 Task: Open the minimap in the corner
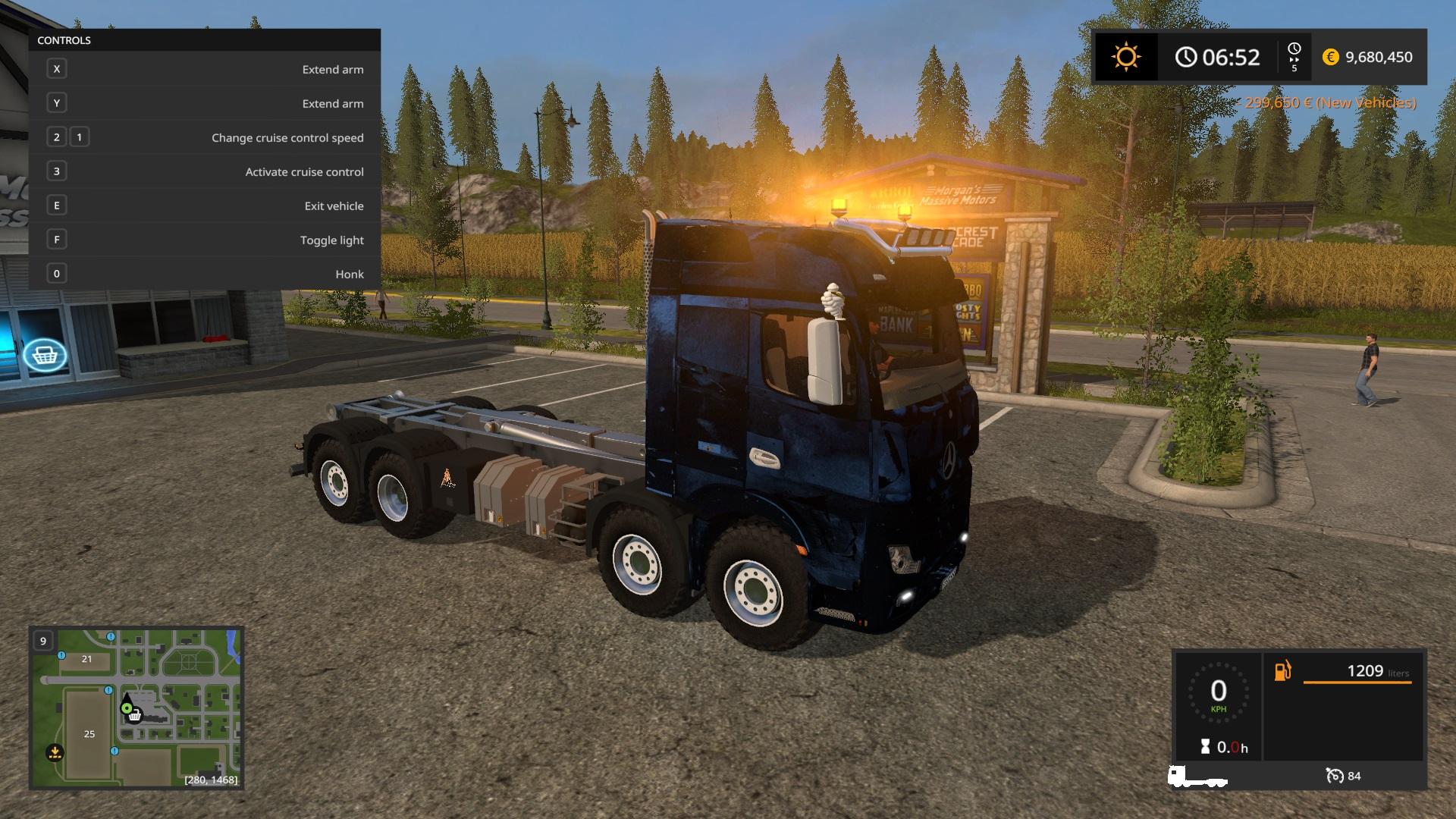136,708
